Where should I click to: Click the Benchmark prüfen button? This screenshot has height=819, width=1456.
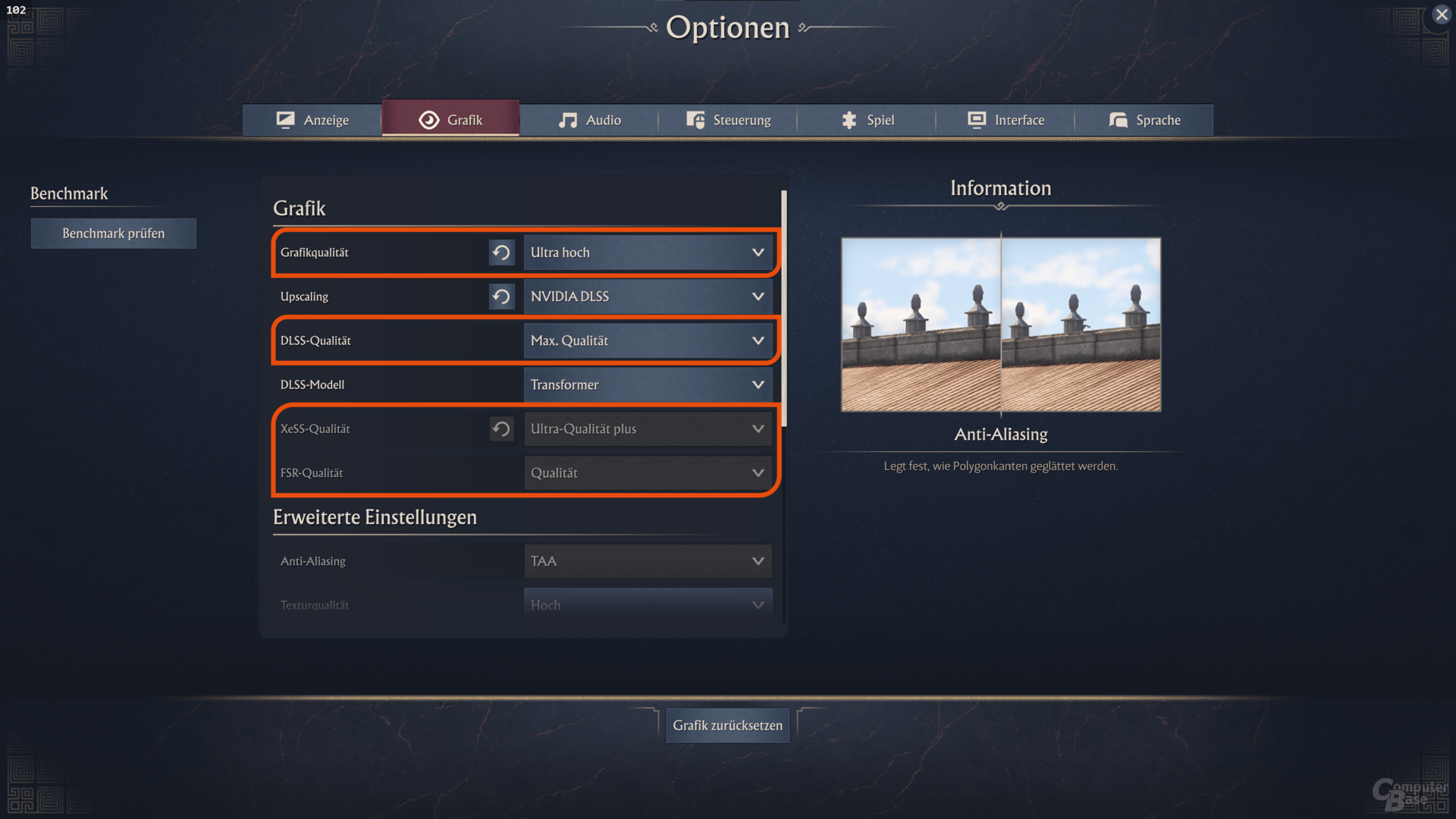pyautogui.click(x=114, y=234)
